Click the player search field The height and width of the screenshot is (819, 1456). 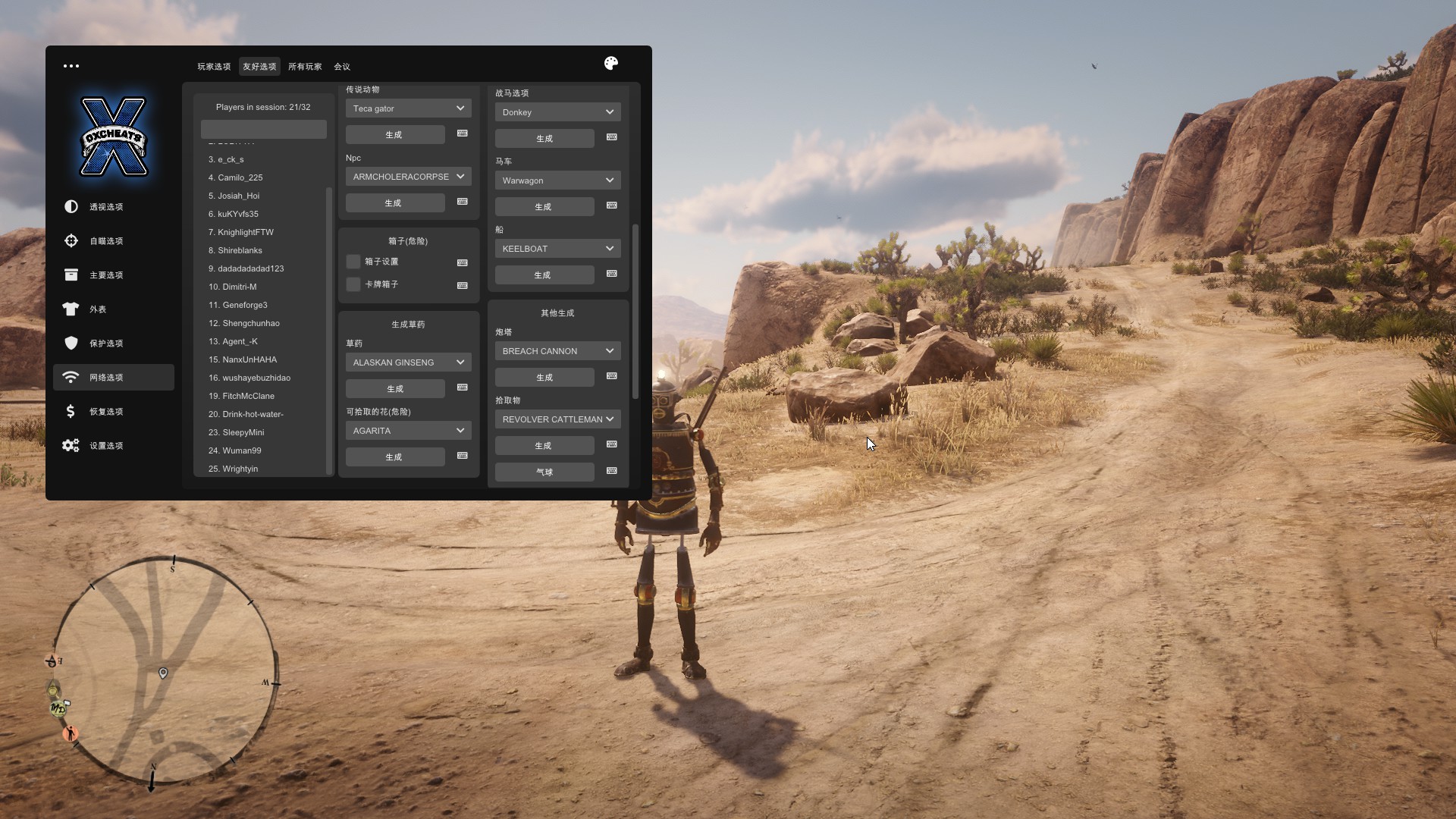pyautogui.click(x=263, y=129)
